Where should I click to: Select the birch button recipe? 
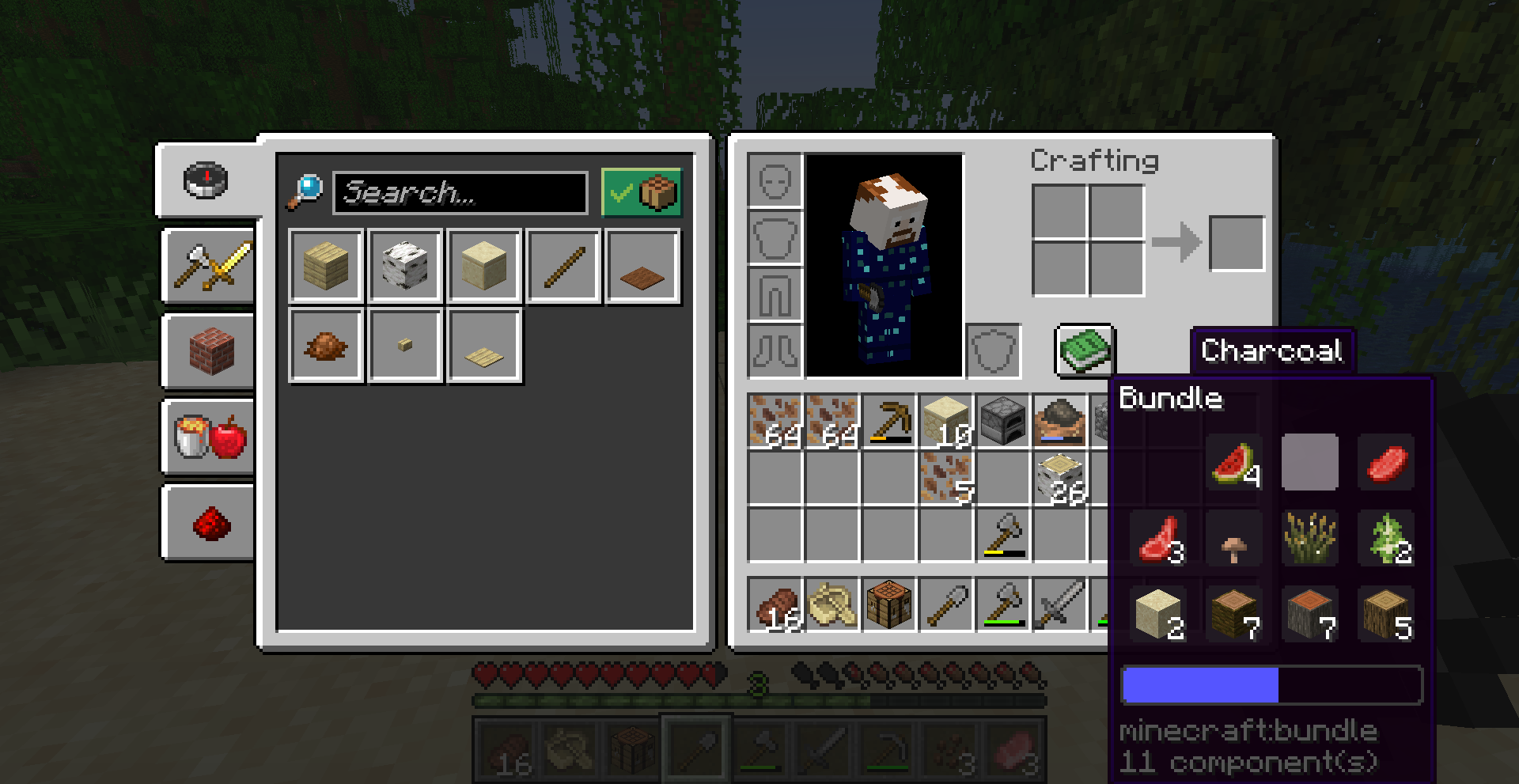(405, 346)
